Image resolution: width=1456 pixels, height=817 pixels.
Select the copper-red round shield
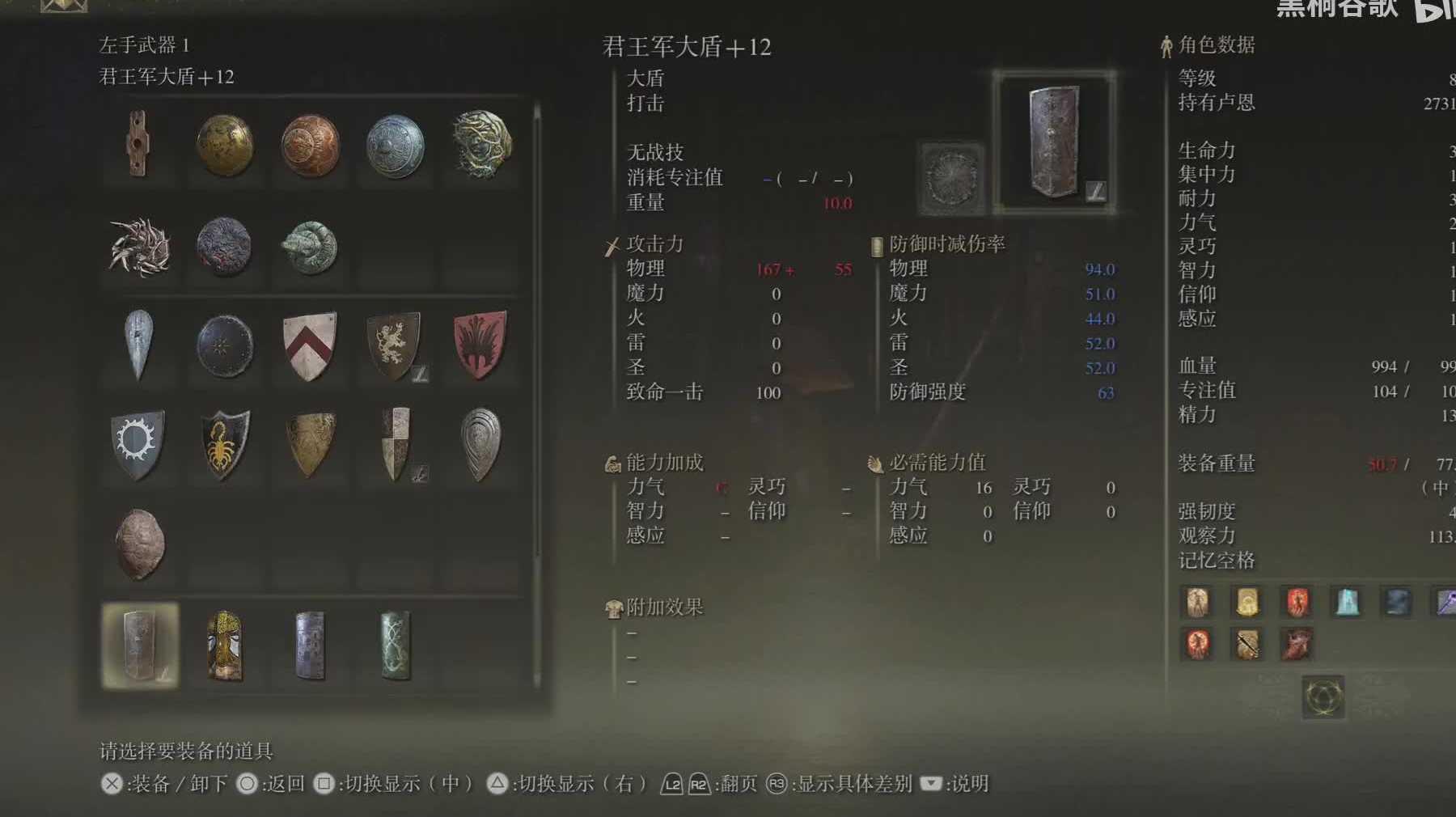tap(310, 146)
